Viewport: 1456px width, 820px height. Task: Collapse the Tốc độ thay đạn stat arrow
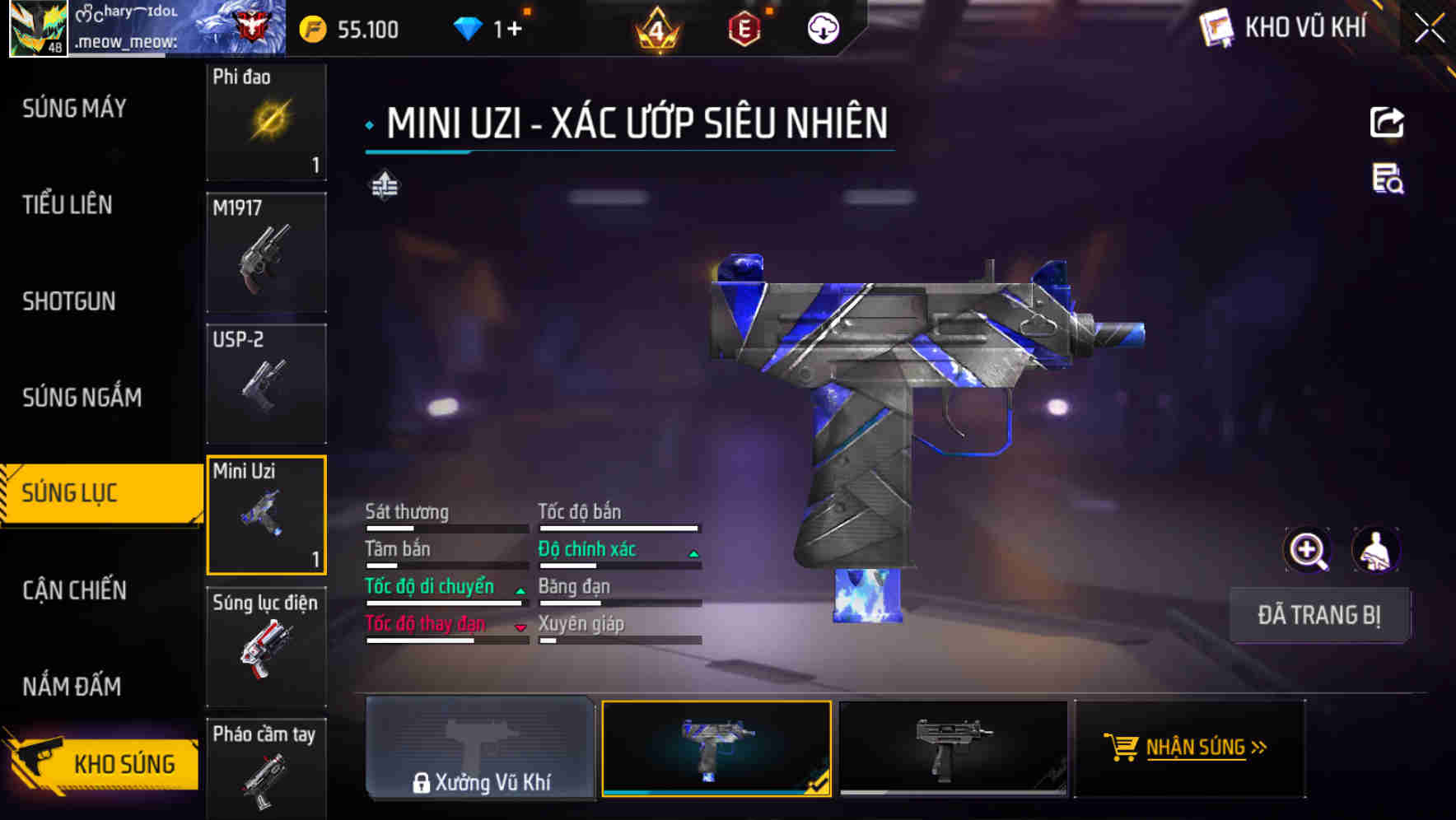(x=520, y=627)
